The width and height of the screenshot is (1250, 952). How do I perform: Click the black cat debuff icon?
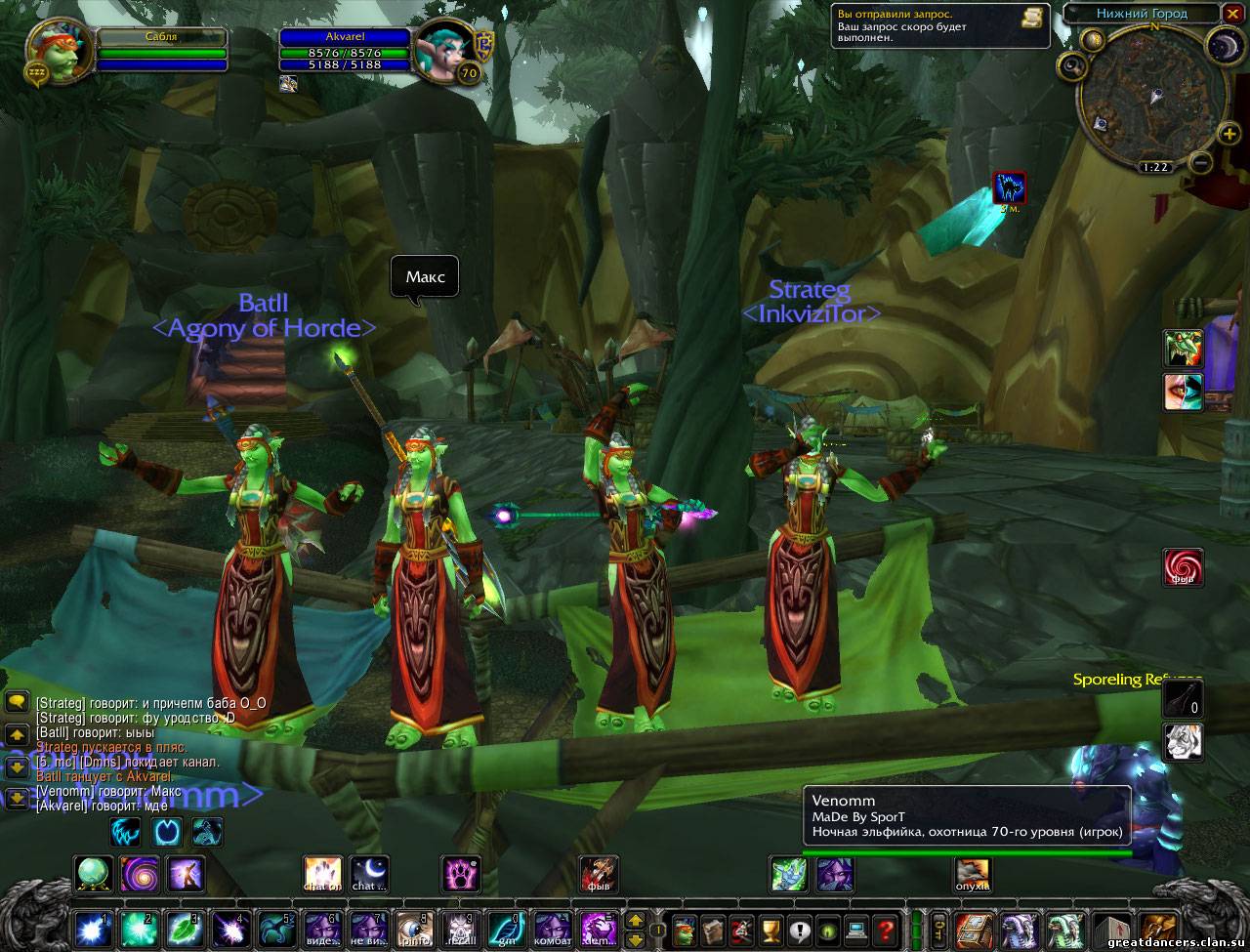coord(1009,186)
